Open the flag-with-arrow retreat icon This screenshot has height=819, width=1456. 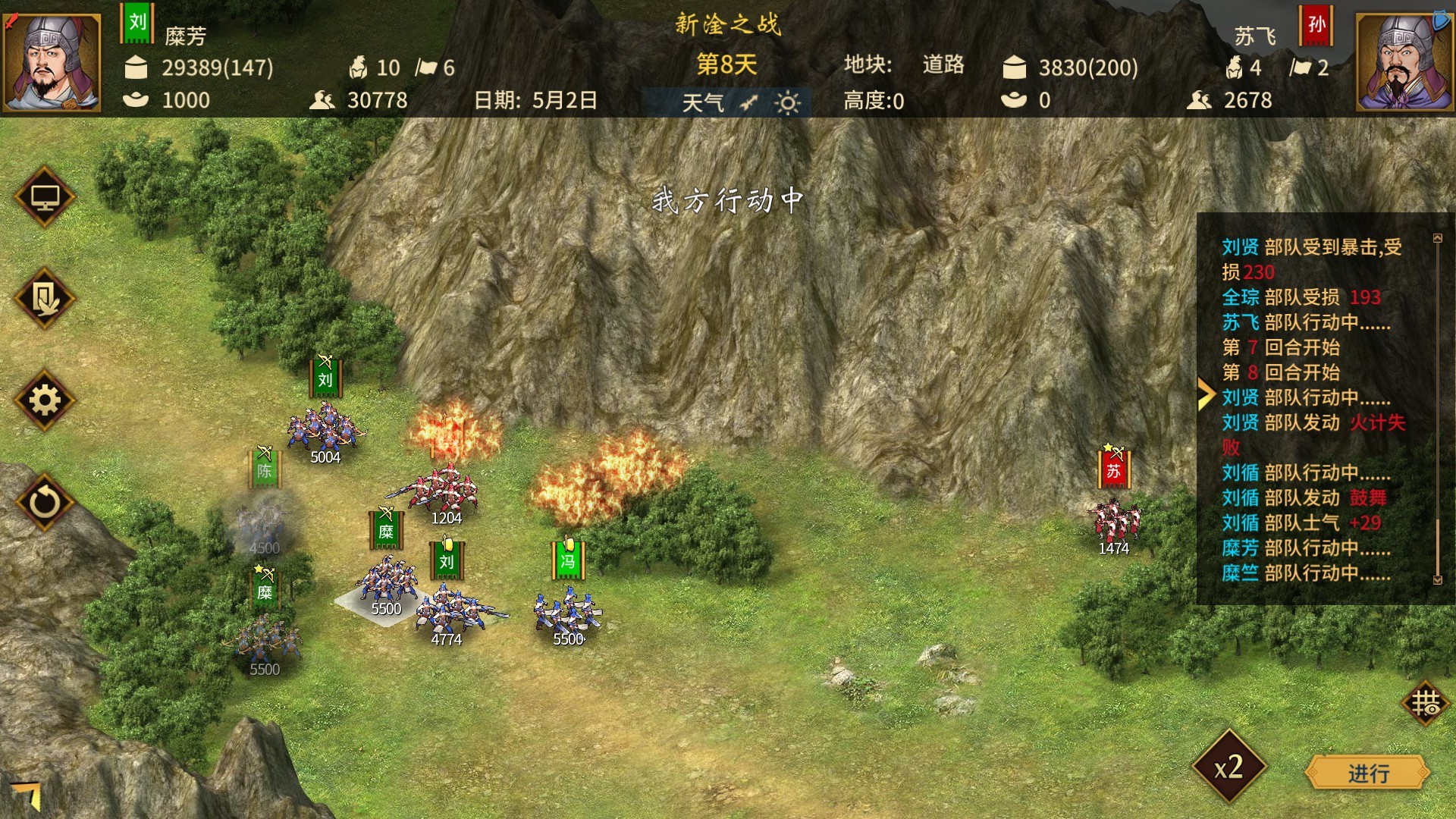coord(45,299)
